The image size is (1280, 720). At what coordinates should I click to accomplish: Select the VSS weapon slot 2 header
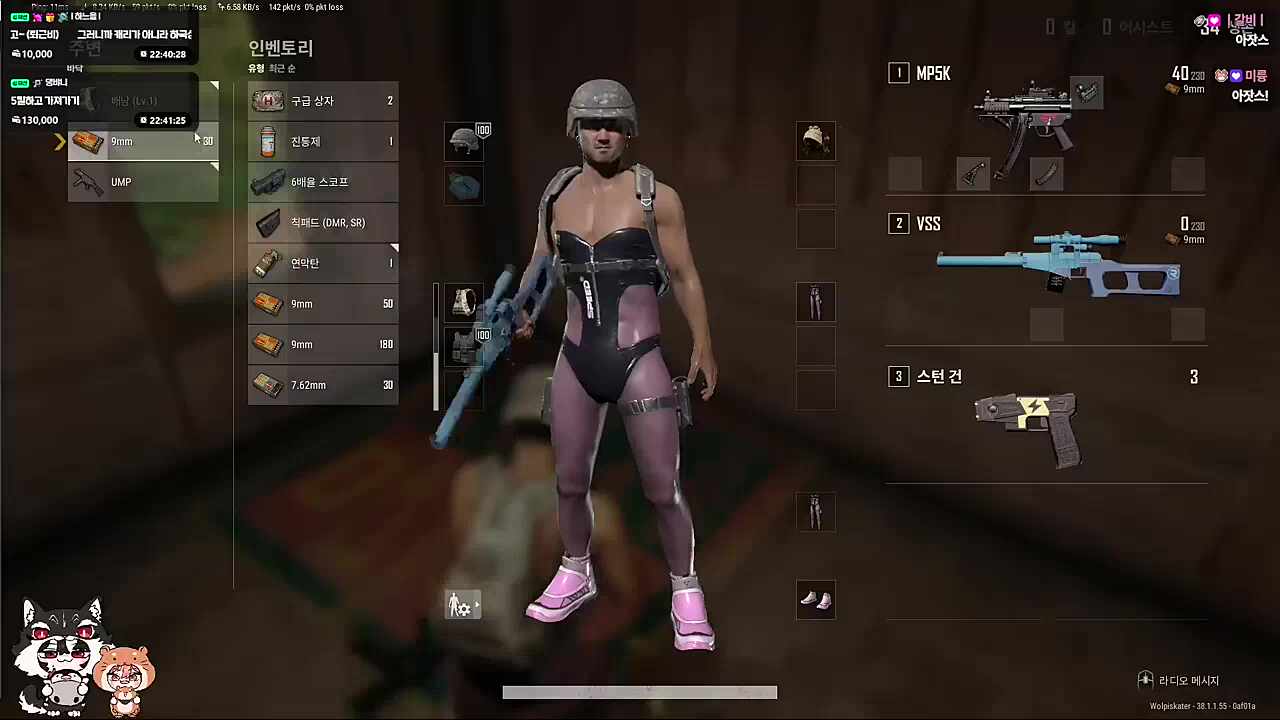(x=928, y=223)
